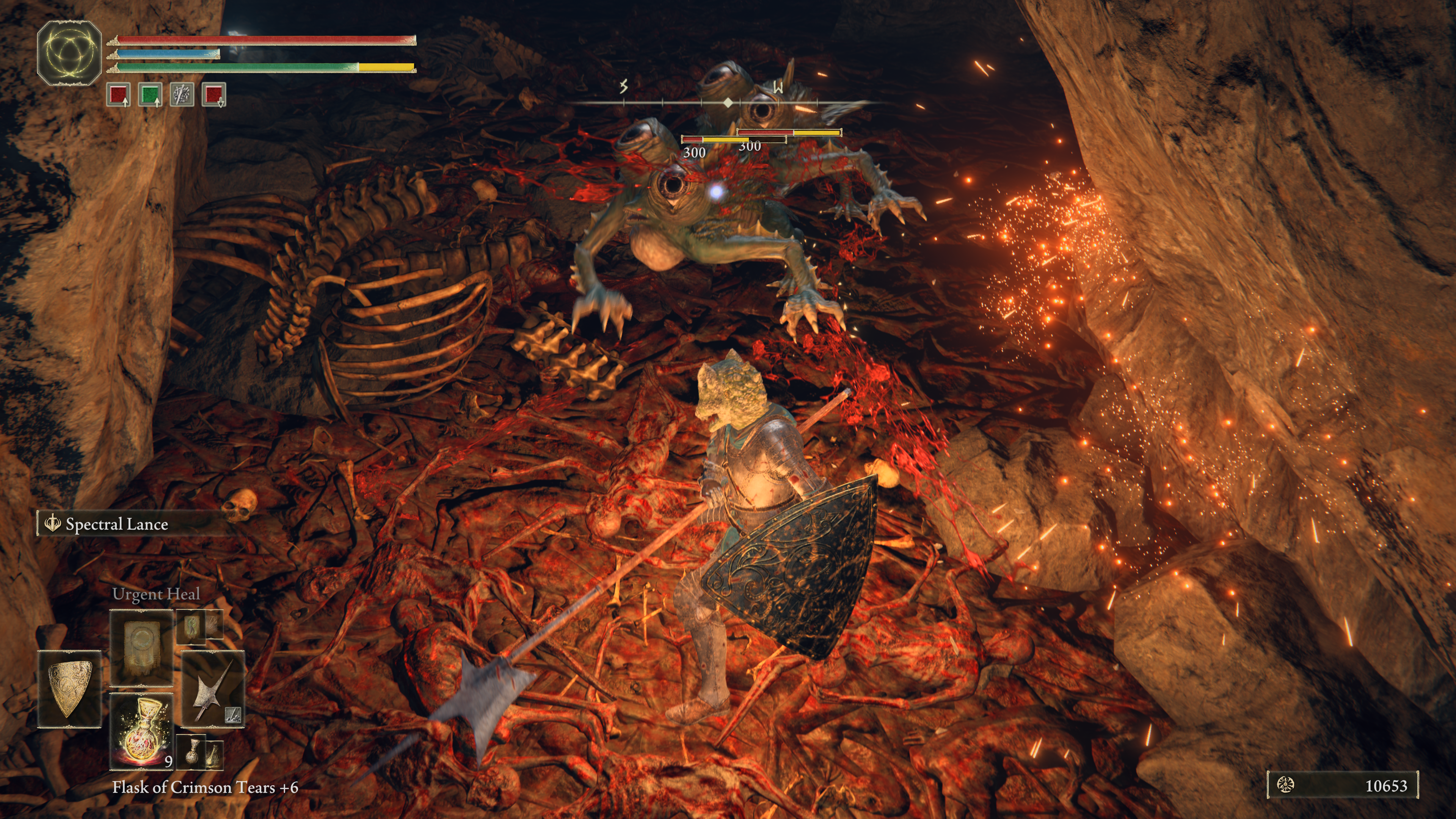Inspect the first red up-arrow buff icon
Viewport: 1456px width, 819px height.
coord(119,94)
